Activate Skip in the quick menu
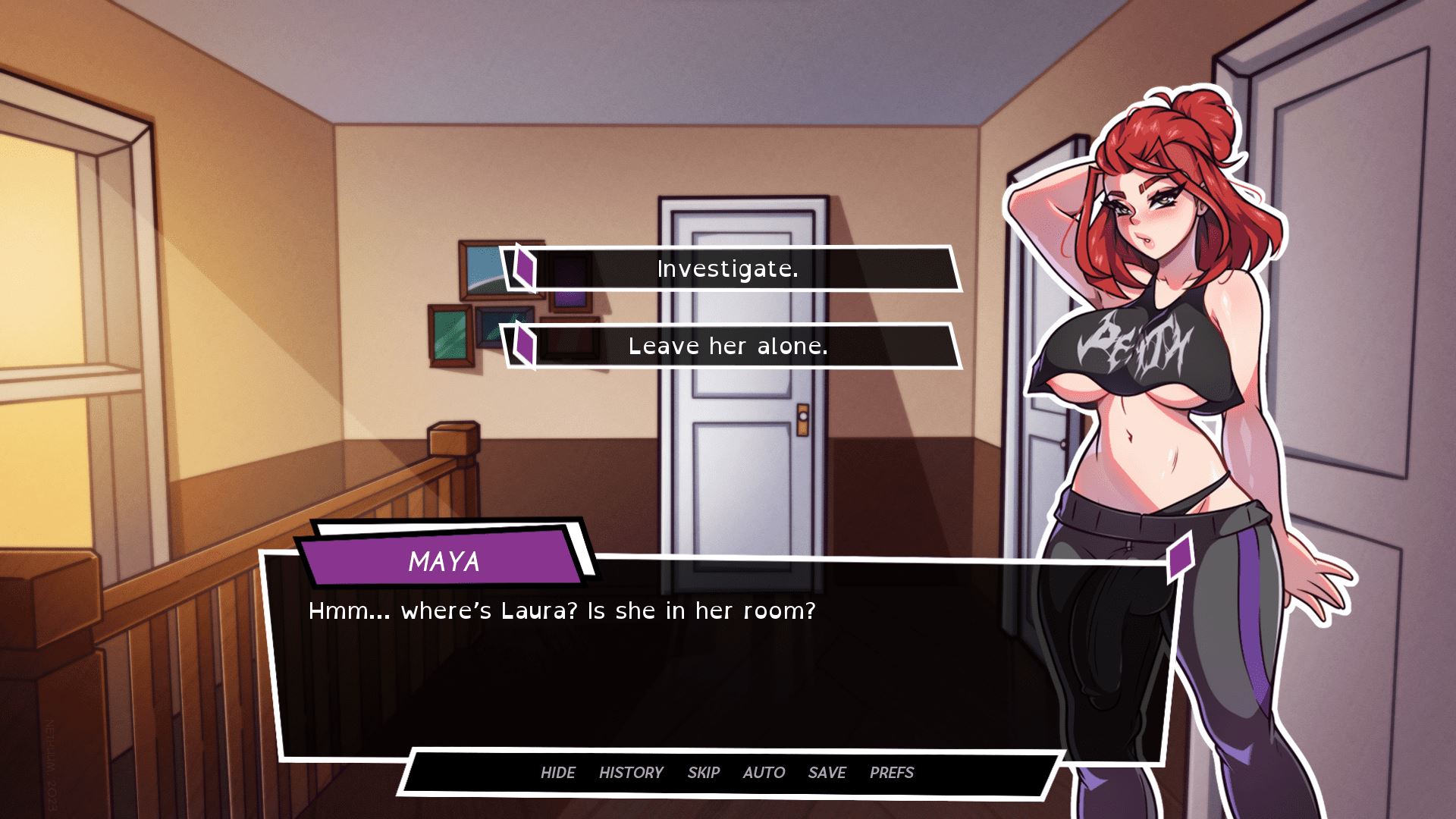Viewport: 1456px width, 819px height. point(703,772)
